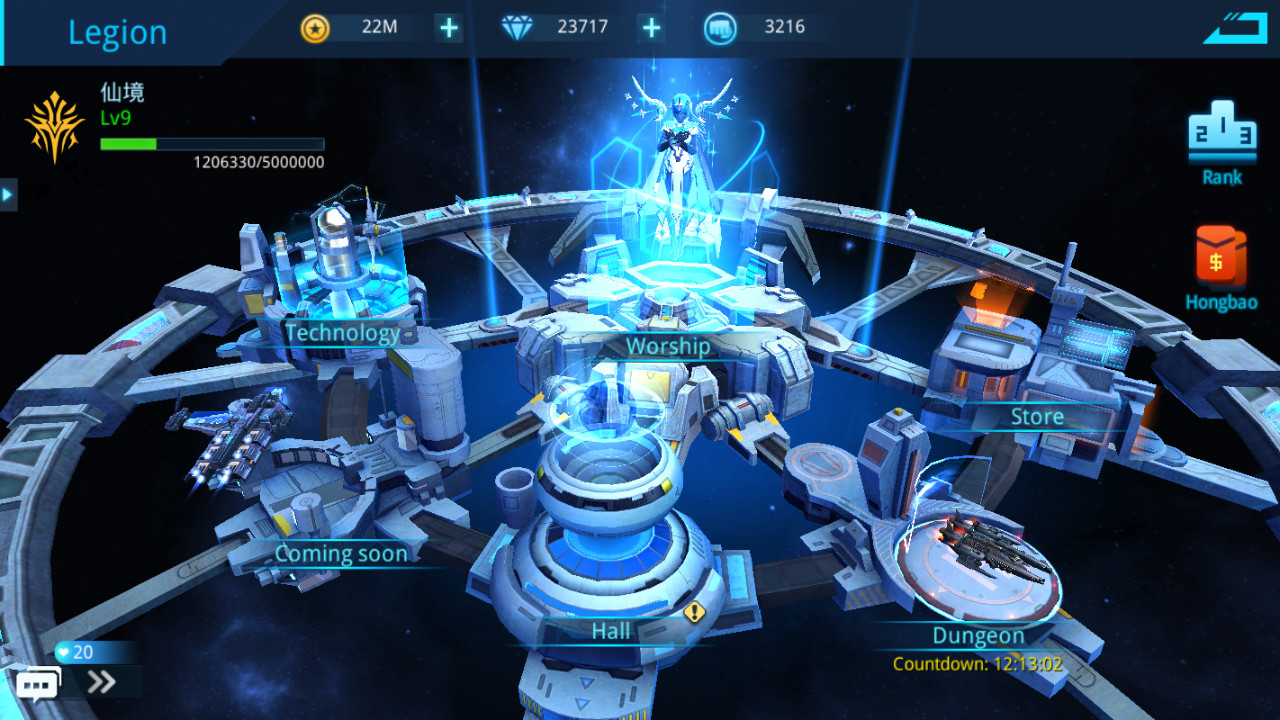
Task: Check the legion experience progress bar
Action: tap(211, 143)
